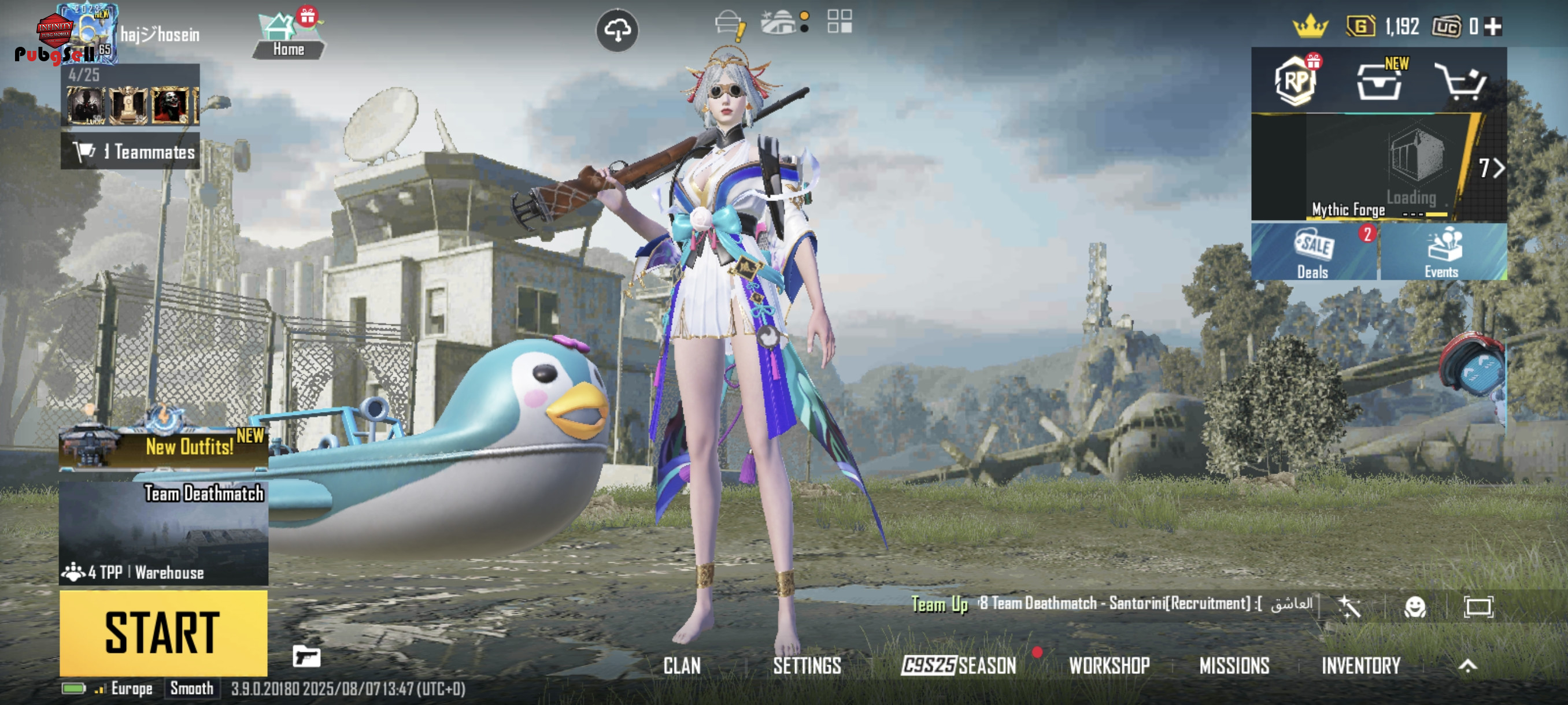
Task: Add UC with the plus button
Action: [x=1492, y=27]
